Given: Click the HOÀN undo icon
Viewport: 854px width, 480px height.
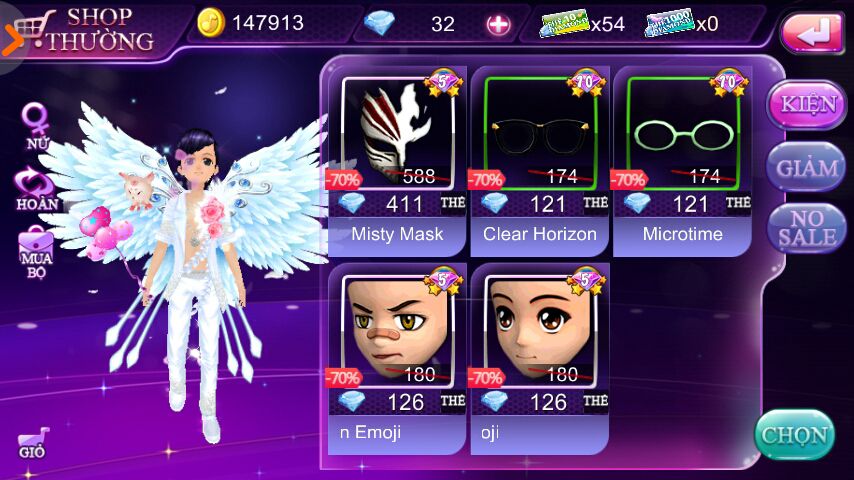Looking at the screenshot, I should click(x=37, y=189).
